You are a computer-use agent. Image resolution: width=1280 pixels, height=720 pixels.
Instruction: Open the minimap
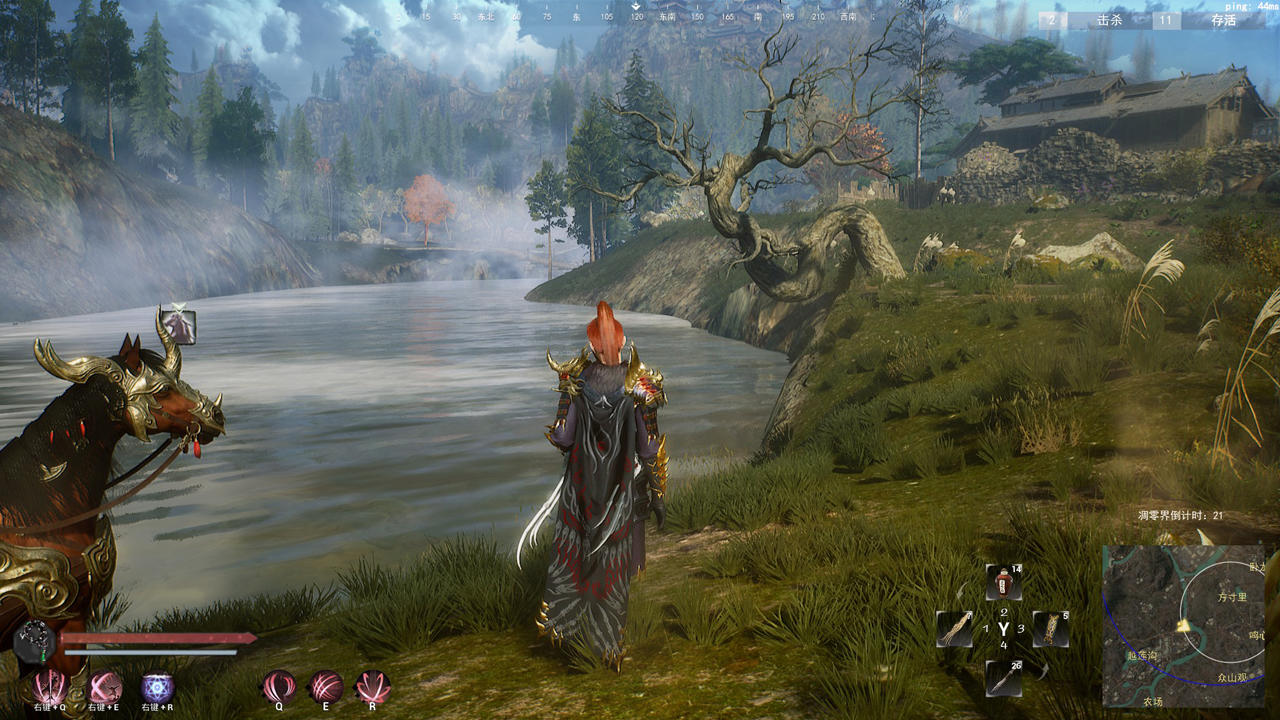click(x=1183, y=626)
